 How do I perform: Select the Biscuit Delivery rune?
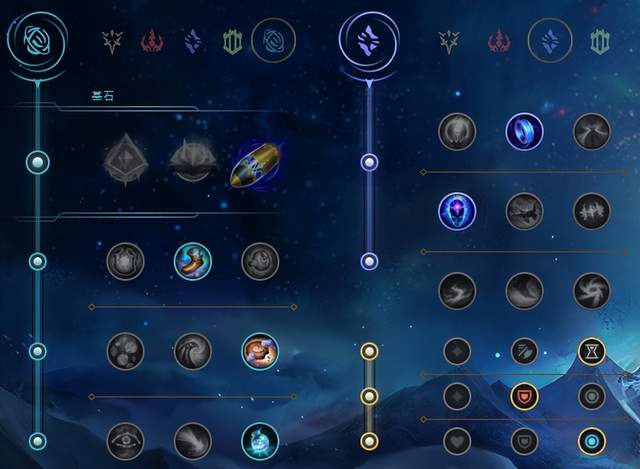(x=259, y=351)
